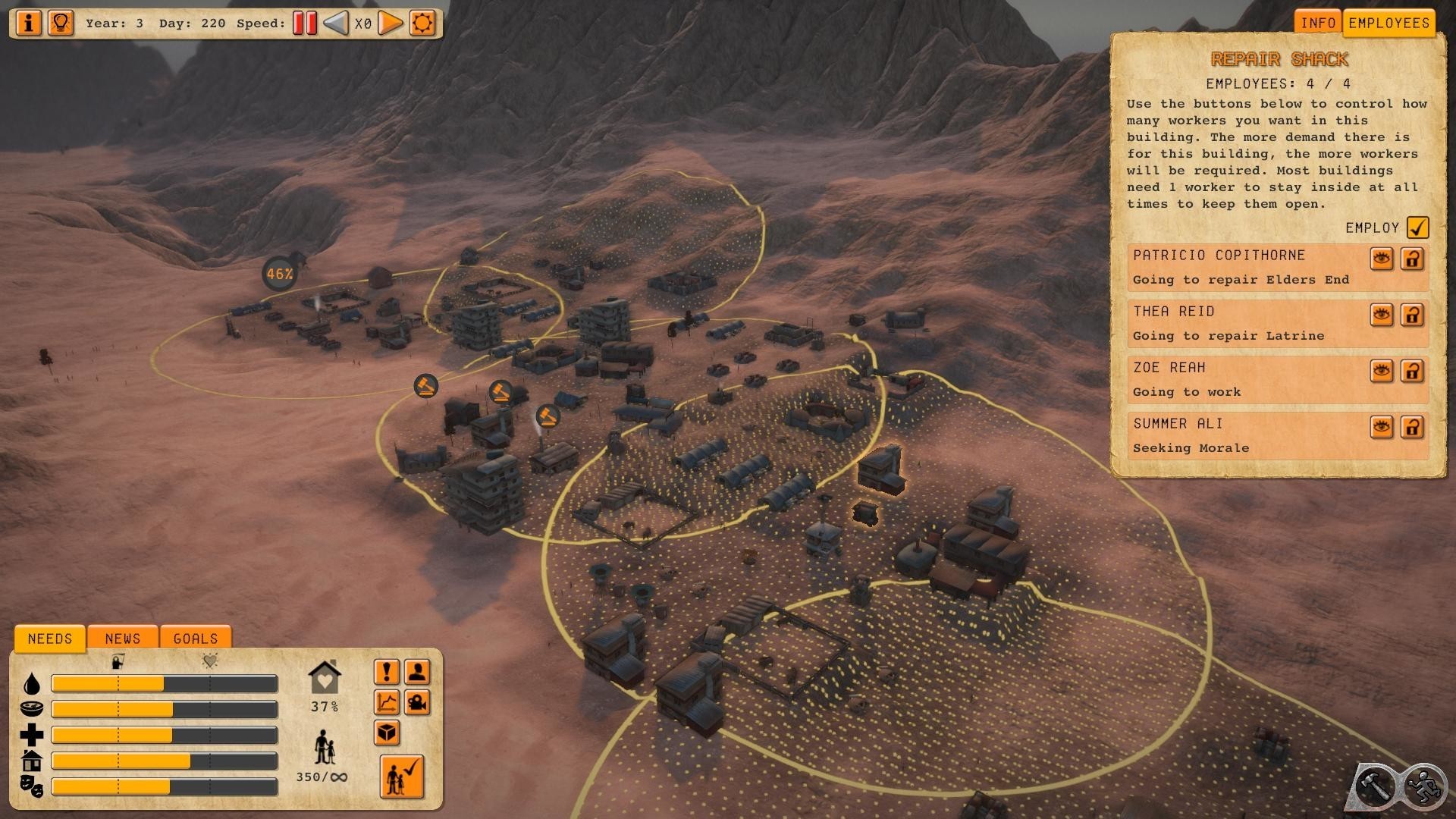This screenshot has height=819, width=1456.
Task: Open the NEWS tab
Action: tap(123, 639)
